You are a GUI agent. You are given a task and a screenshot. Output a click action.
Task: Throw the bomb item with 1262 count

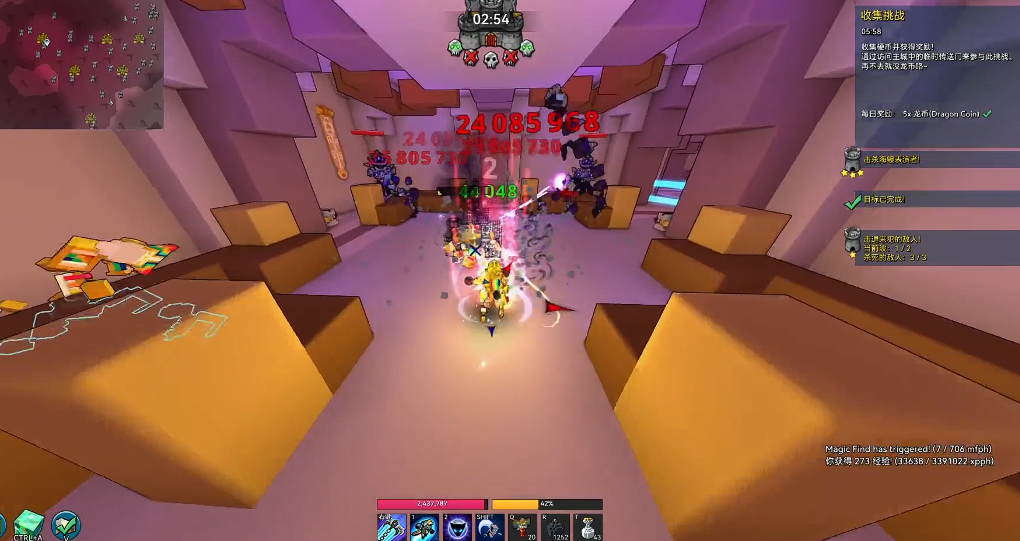pos(556,526)
